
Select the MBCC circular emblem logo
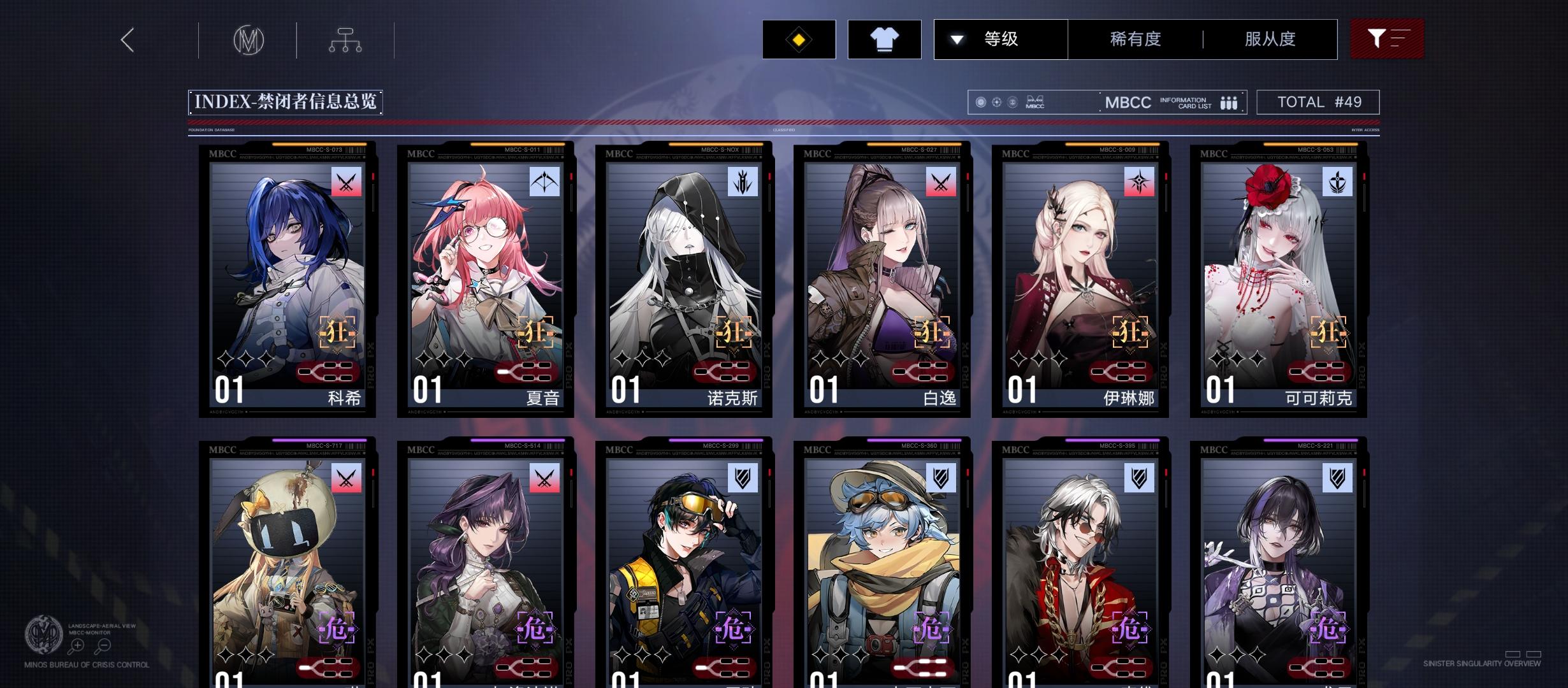[249, 39]
